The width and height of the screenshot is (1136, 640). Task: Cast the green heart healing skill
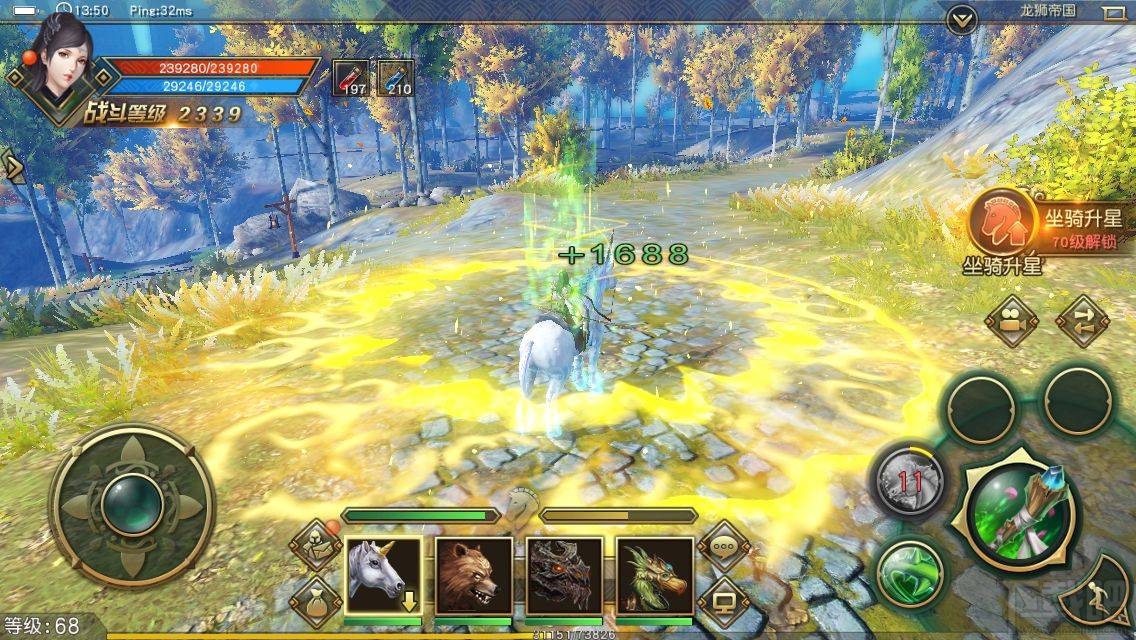pyautogui.click(x=910, y=574)
